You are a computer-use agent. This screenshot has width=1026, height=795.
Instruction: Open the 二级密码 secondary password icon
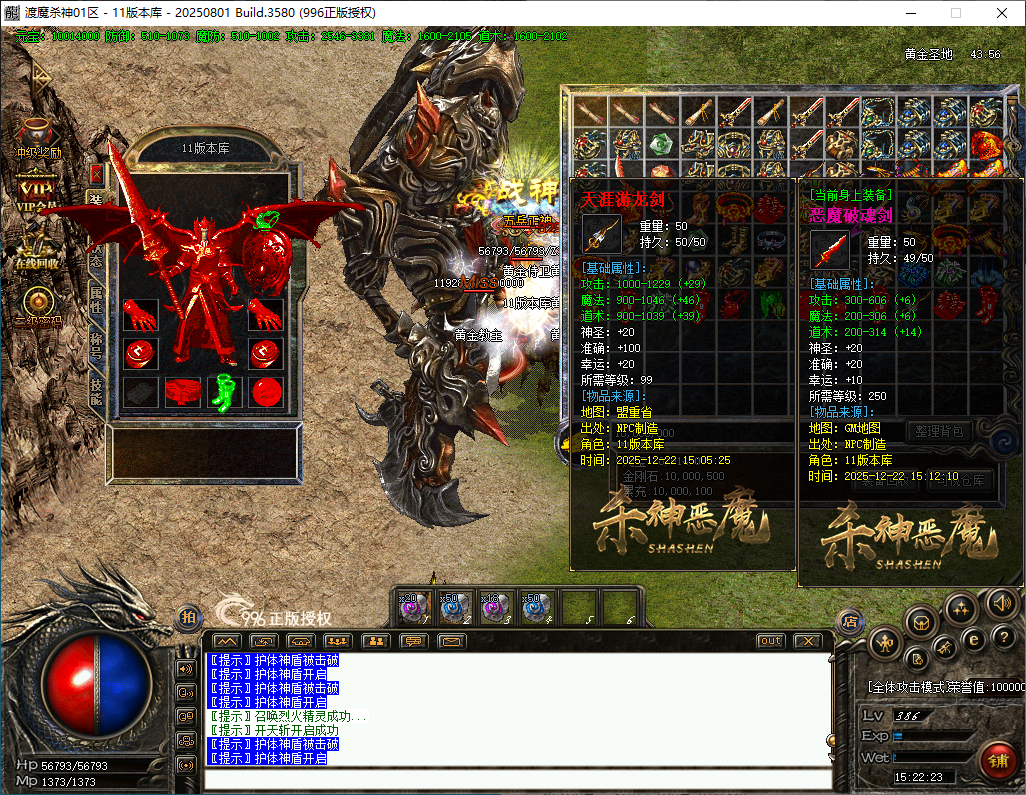37,303
